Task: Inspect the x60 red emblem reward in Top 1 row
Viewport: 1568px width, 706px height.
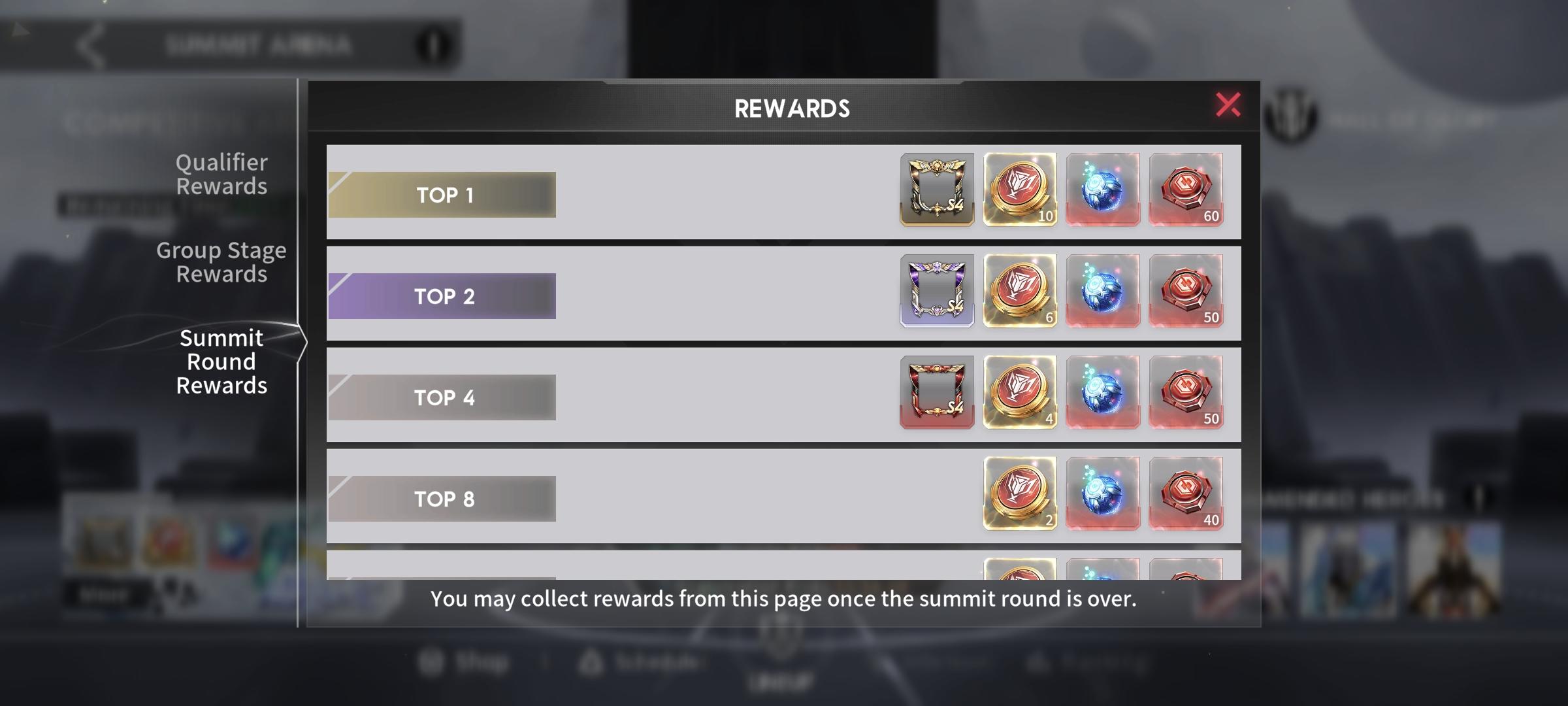Action: pyautogui.click(x=1186, y=190)
